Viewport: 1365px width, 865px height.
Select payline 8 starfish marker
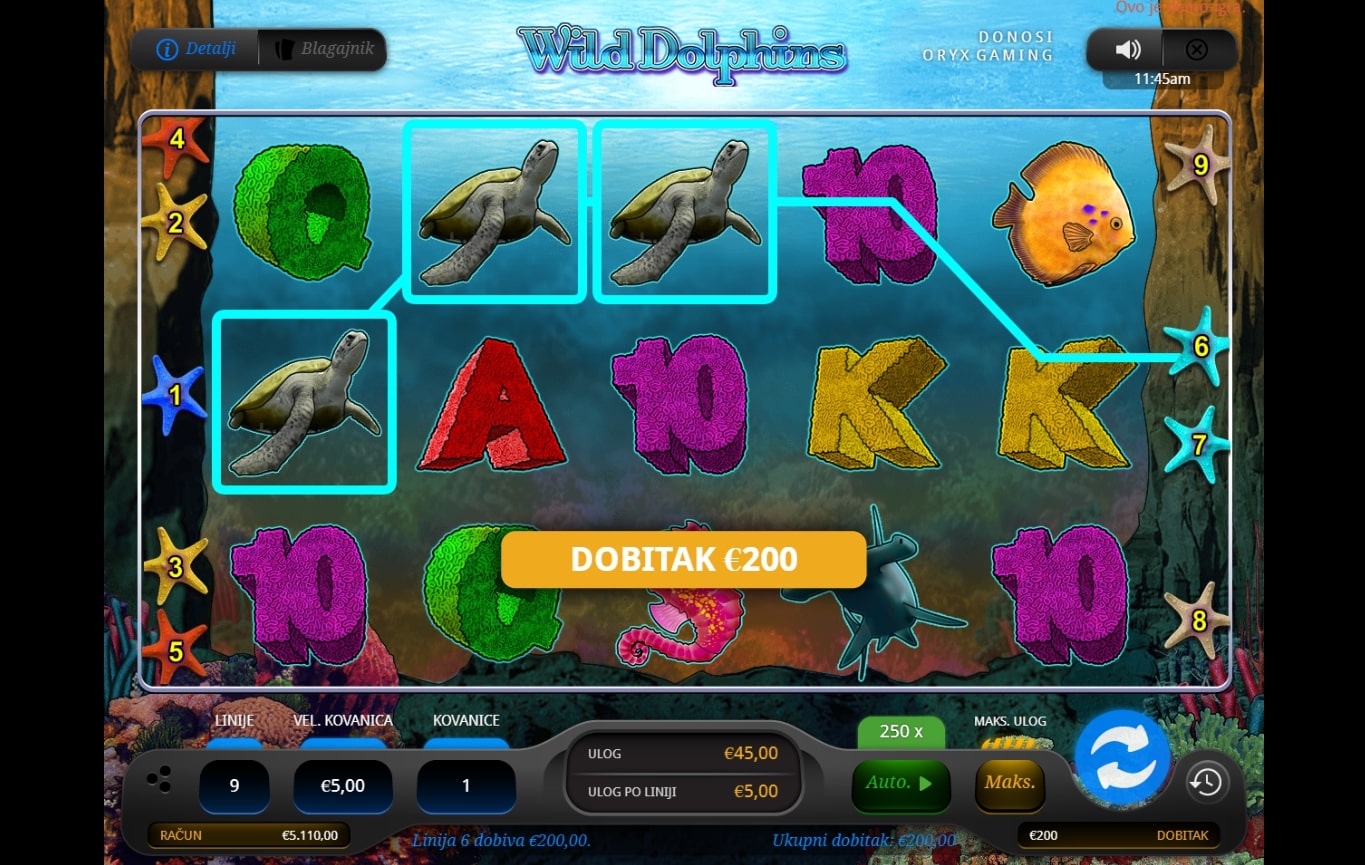pos(1198,620)
